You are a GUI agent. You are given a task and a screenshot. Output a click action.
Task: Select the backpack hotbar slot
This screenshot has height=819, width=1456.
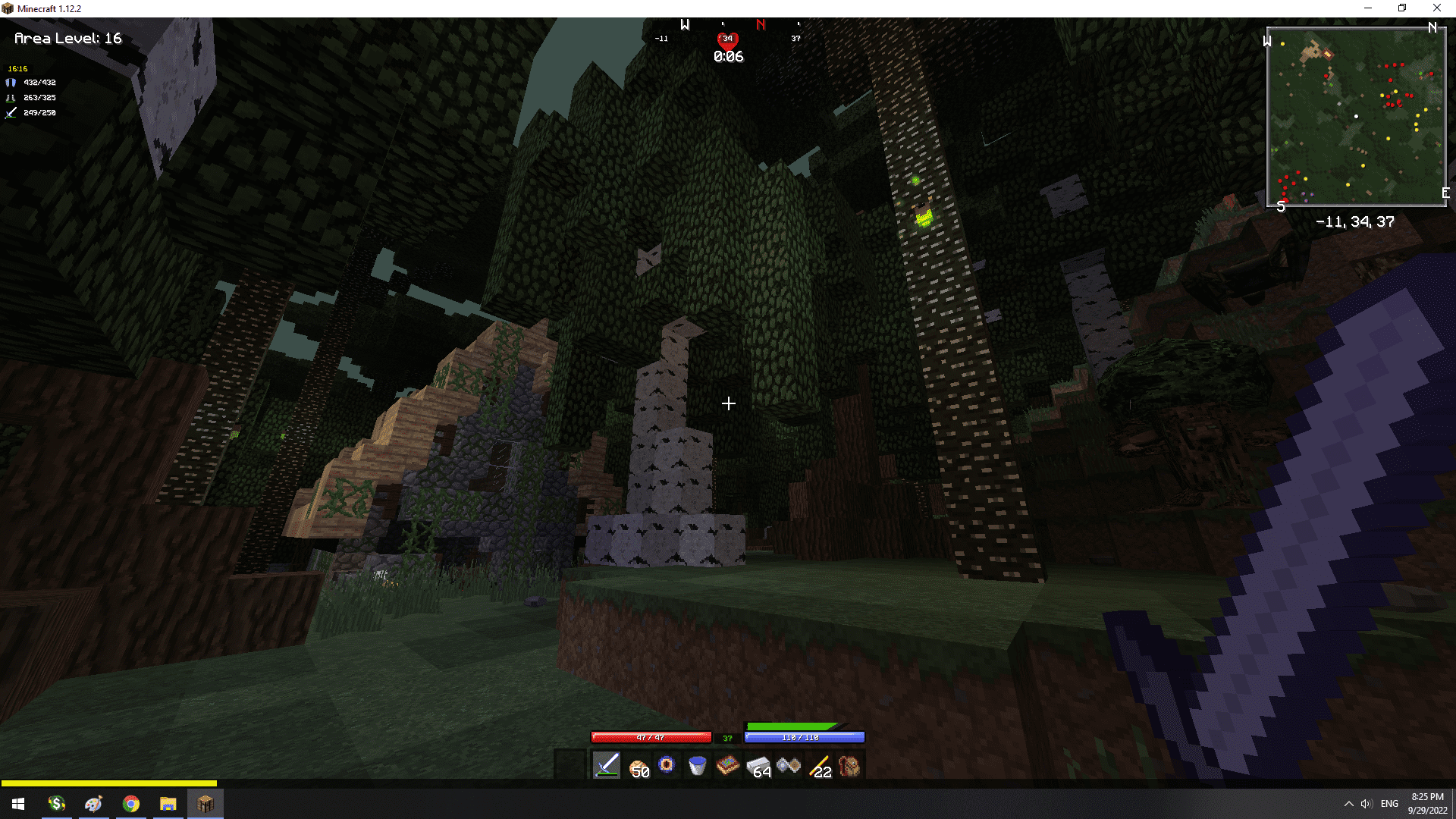coord(849,766)
